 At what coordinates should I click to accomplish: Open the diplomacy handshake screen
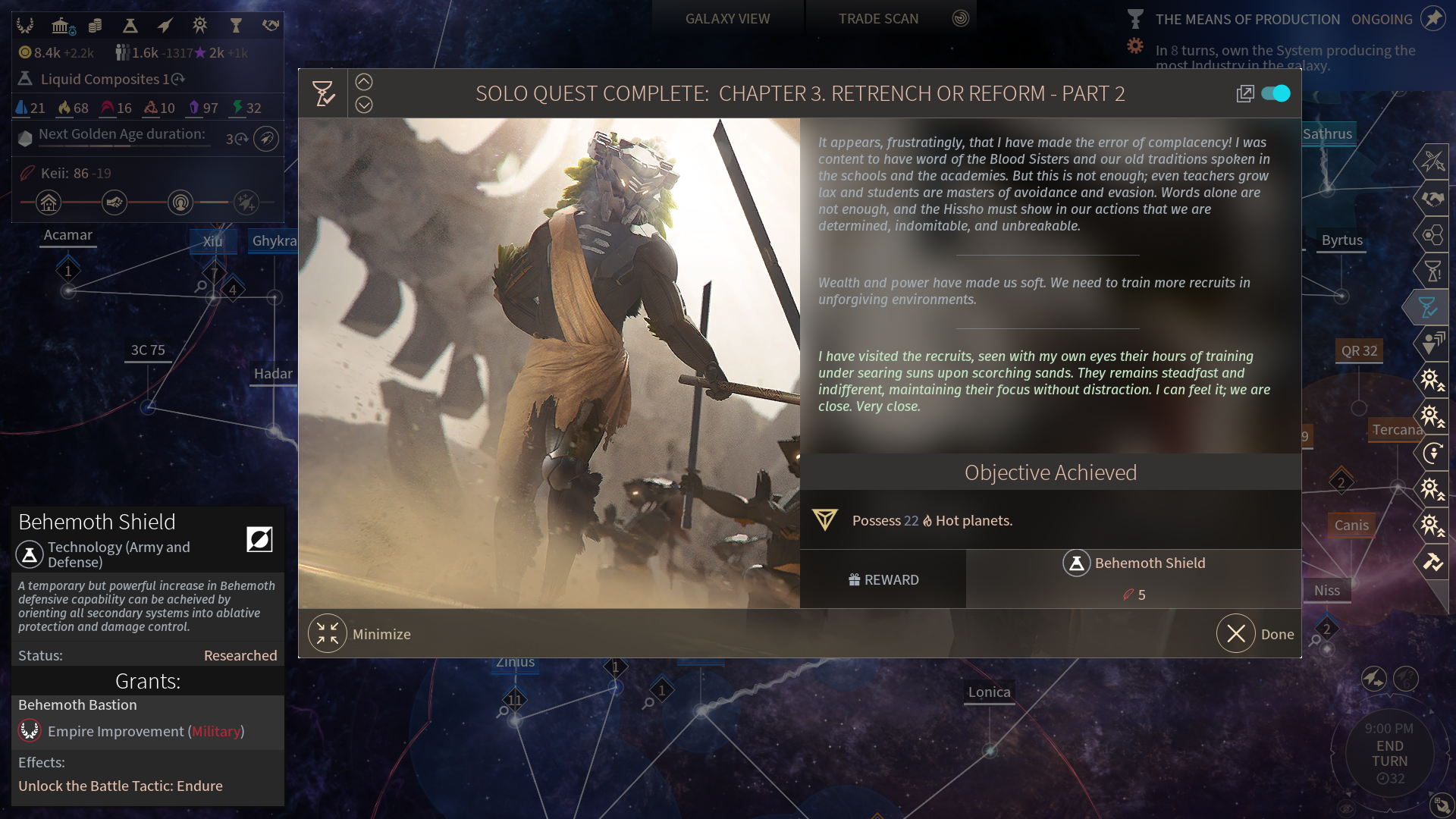point(271,26)
